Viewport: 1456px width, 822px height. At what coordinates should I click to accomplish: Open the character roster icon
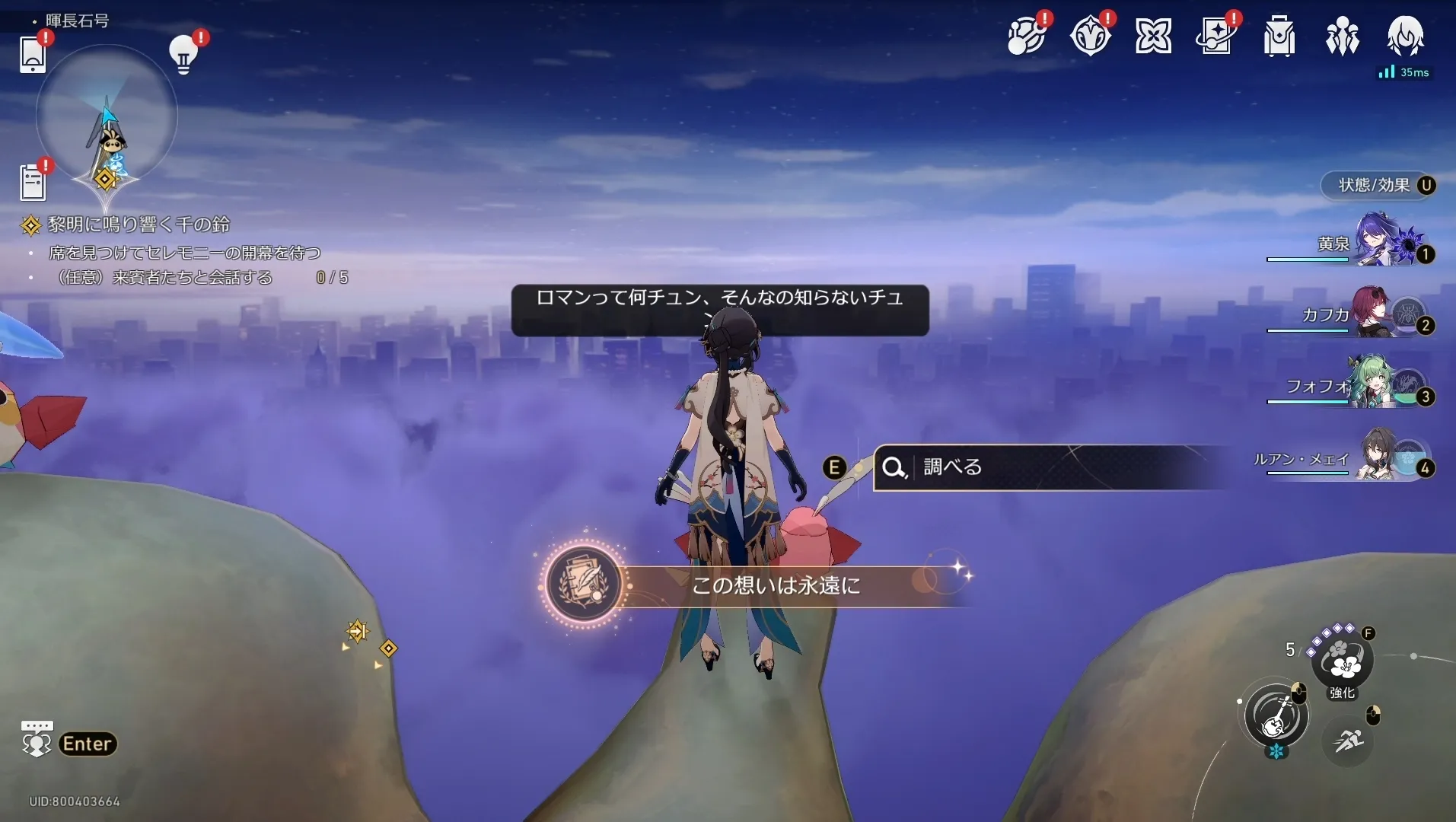(1342, 37)
